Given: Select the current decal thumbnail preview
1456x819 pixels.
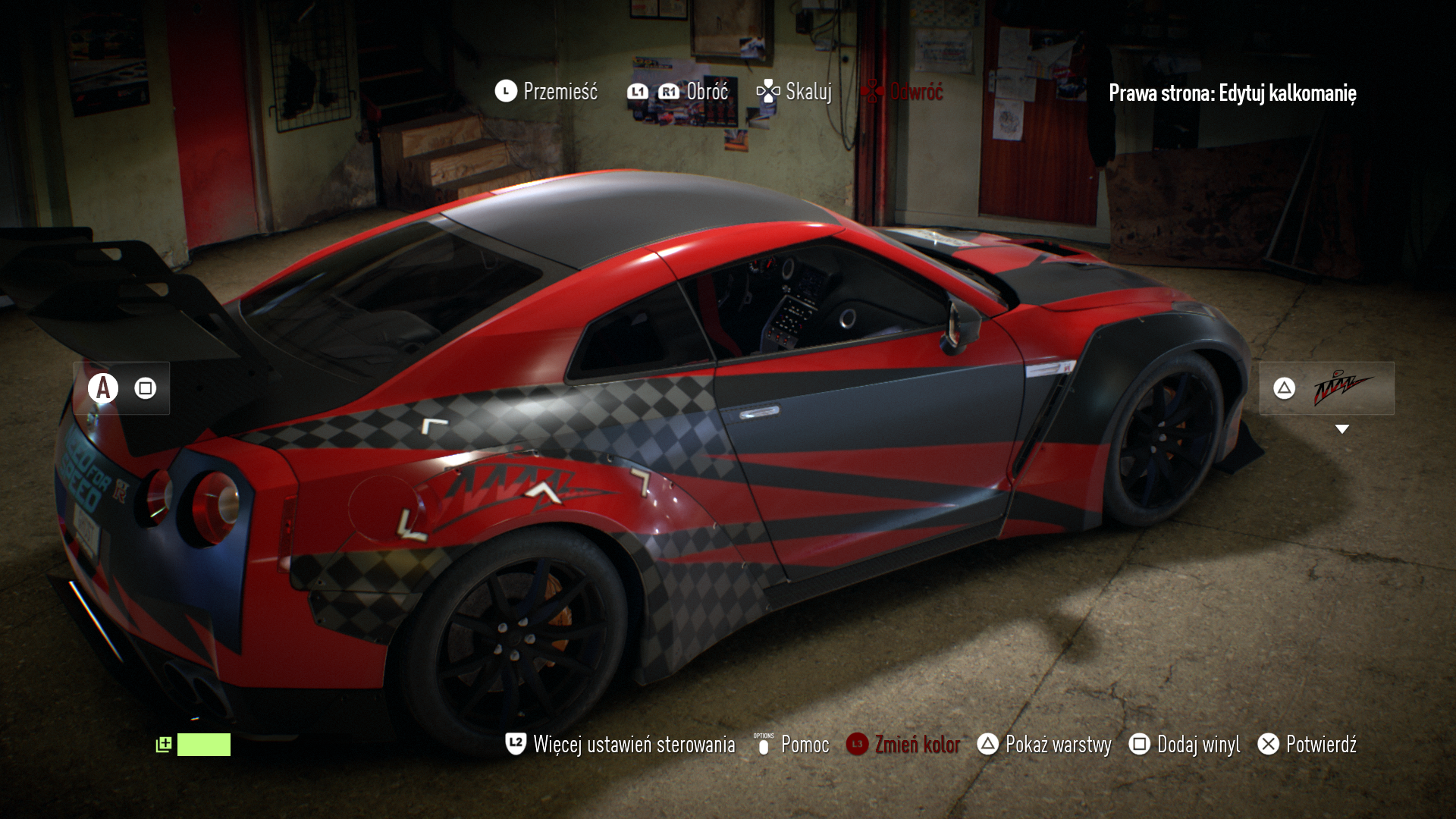Looking at the screenshot, I should [1342, 388].
